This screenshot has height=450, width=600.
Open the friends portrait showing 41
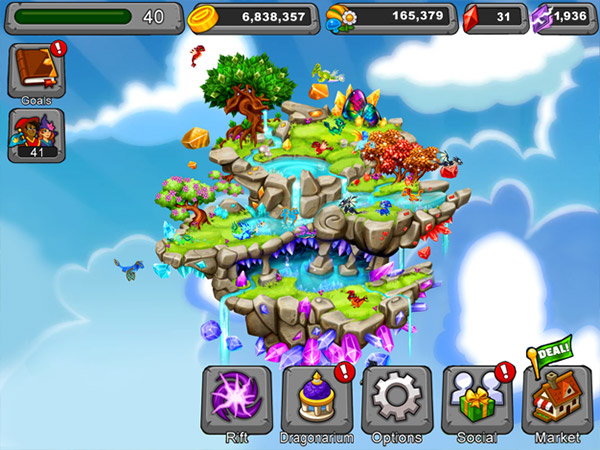36,132
